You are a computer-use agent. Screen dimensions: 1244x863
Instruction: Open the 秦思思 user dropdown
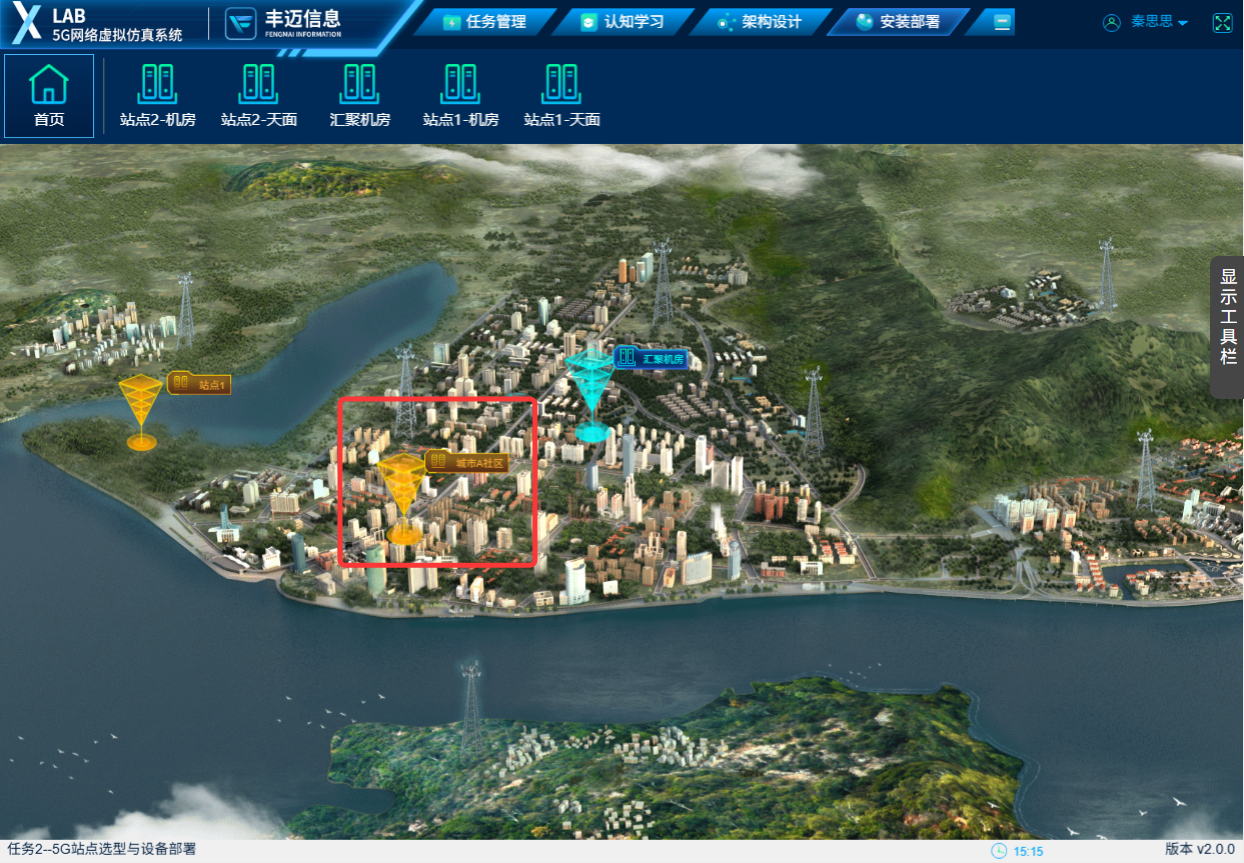point(1146,22)
